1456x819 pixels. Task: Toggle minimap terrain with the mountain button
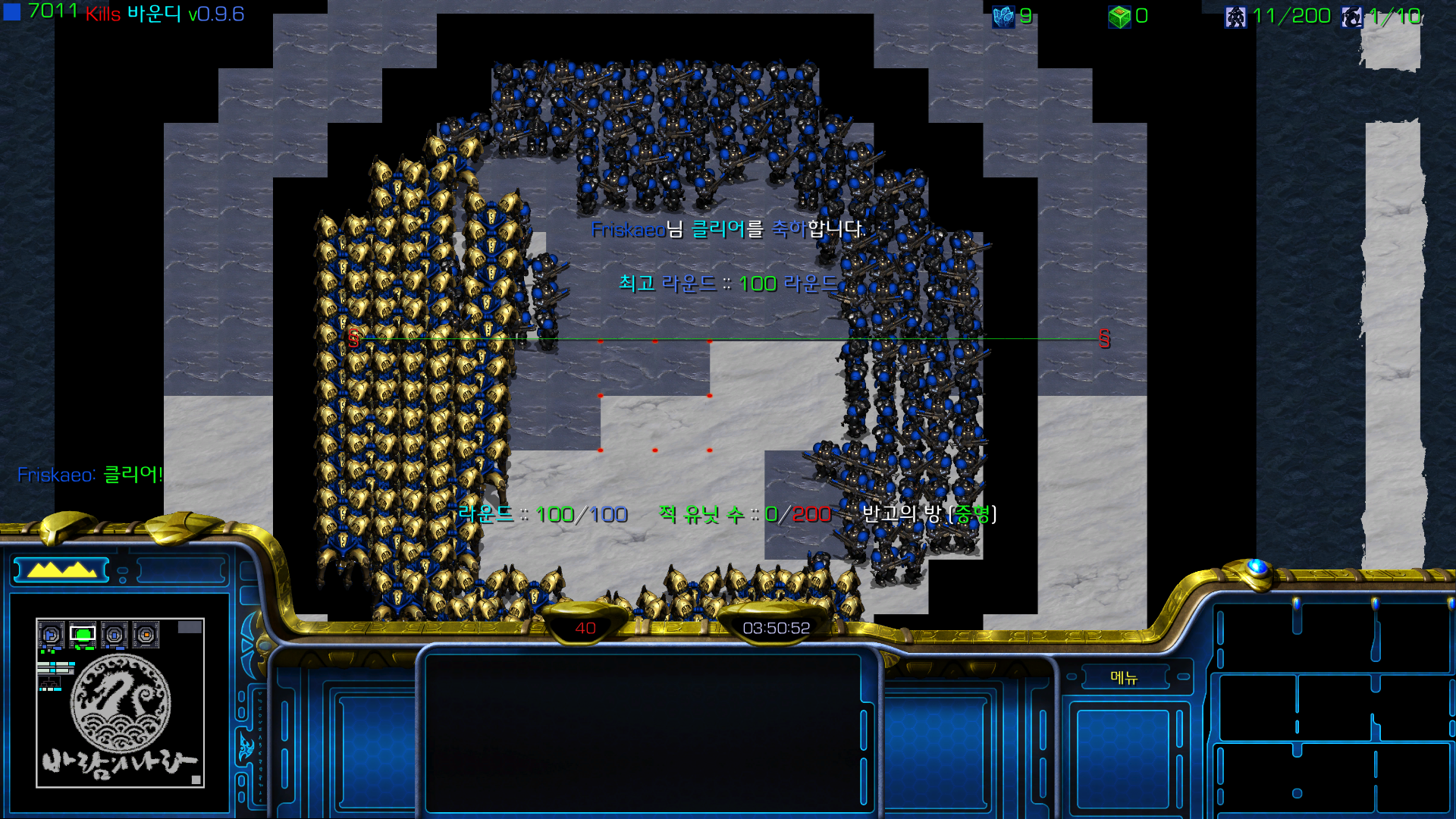61,570
